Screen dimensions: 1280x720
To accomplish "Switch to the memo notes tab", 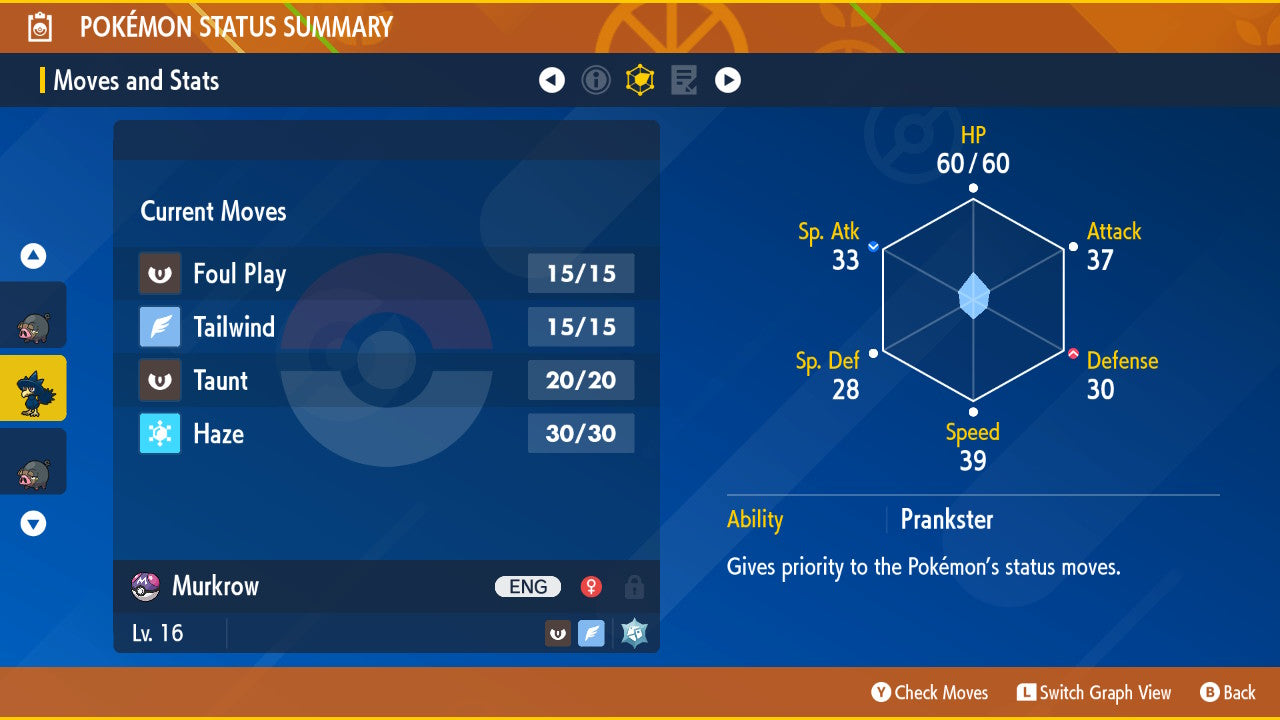I will [x=684, y=80].
